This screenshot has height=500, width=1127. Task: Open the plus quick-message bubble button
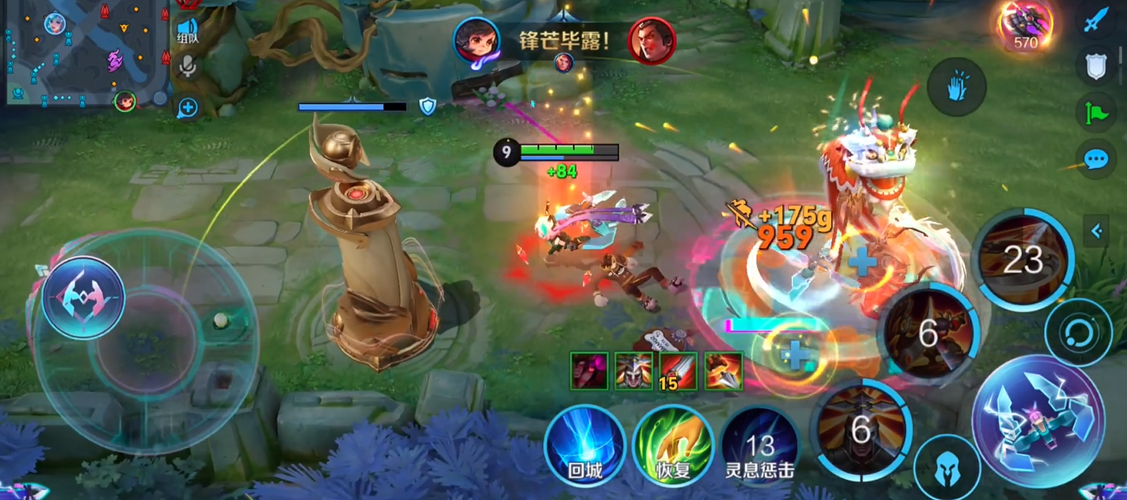tap(187, 107)
